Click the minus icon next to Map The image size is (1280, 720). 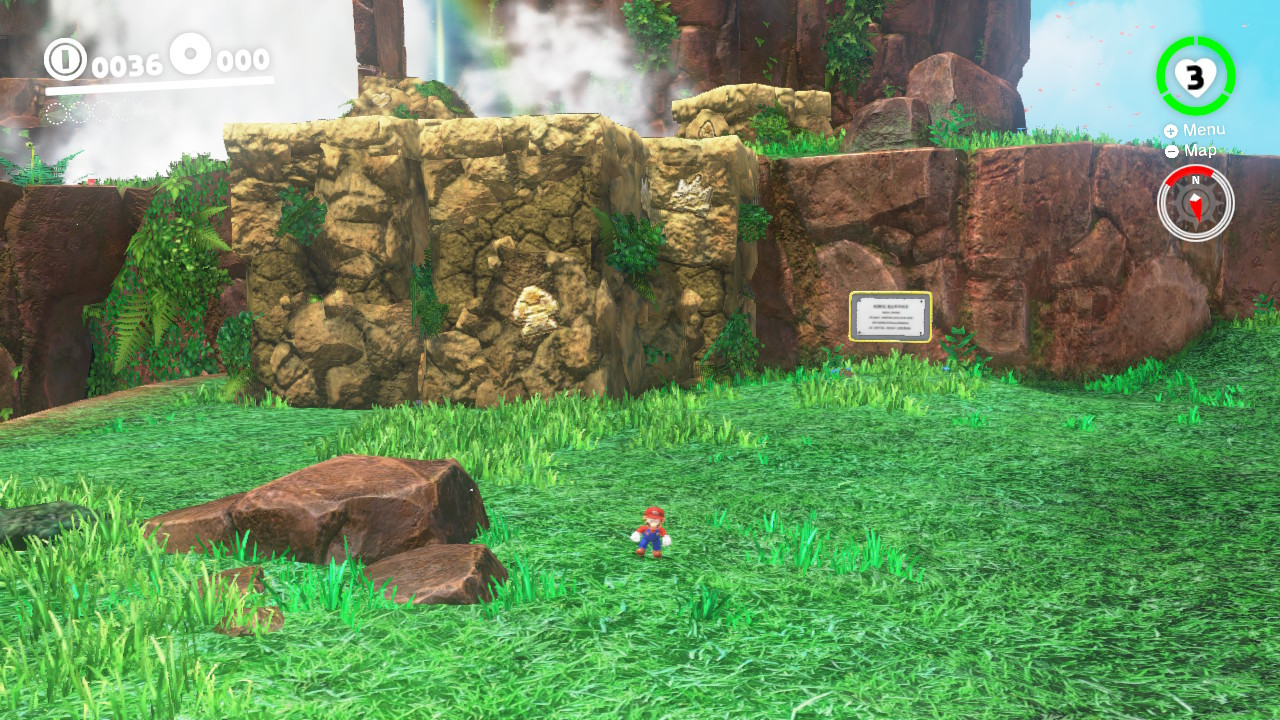tap(1171, 150)
